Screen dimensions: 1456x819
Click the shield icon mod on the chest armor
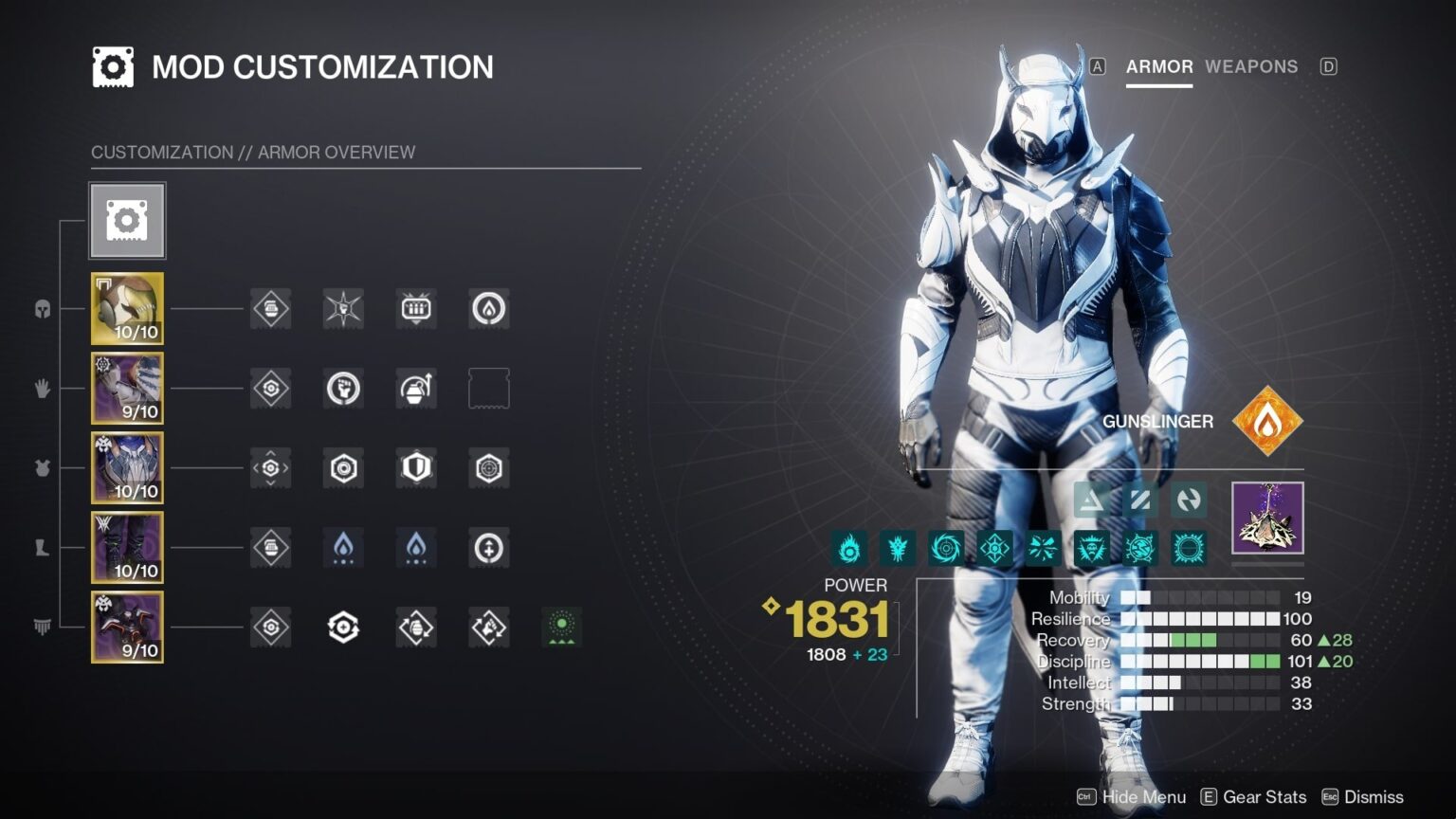tap(414, 468)
